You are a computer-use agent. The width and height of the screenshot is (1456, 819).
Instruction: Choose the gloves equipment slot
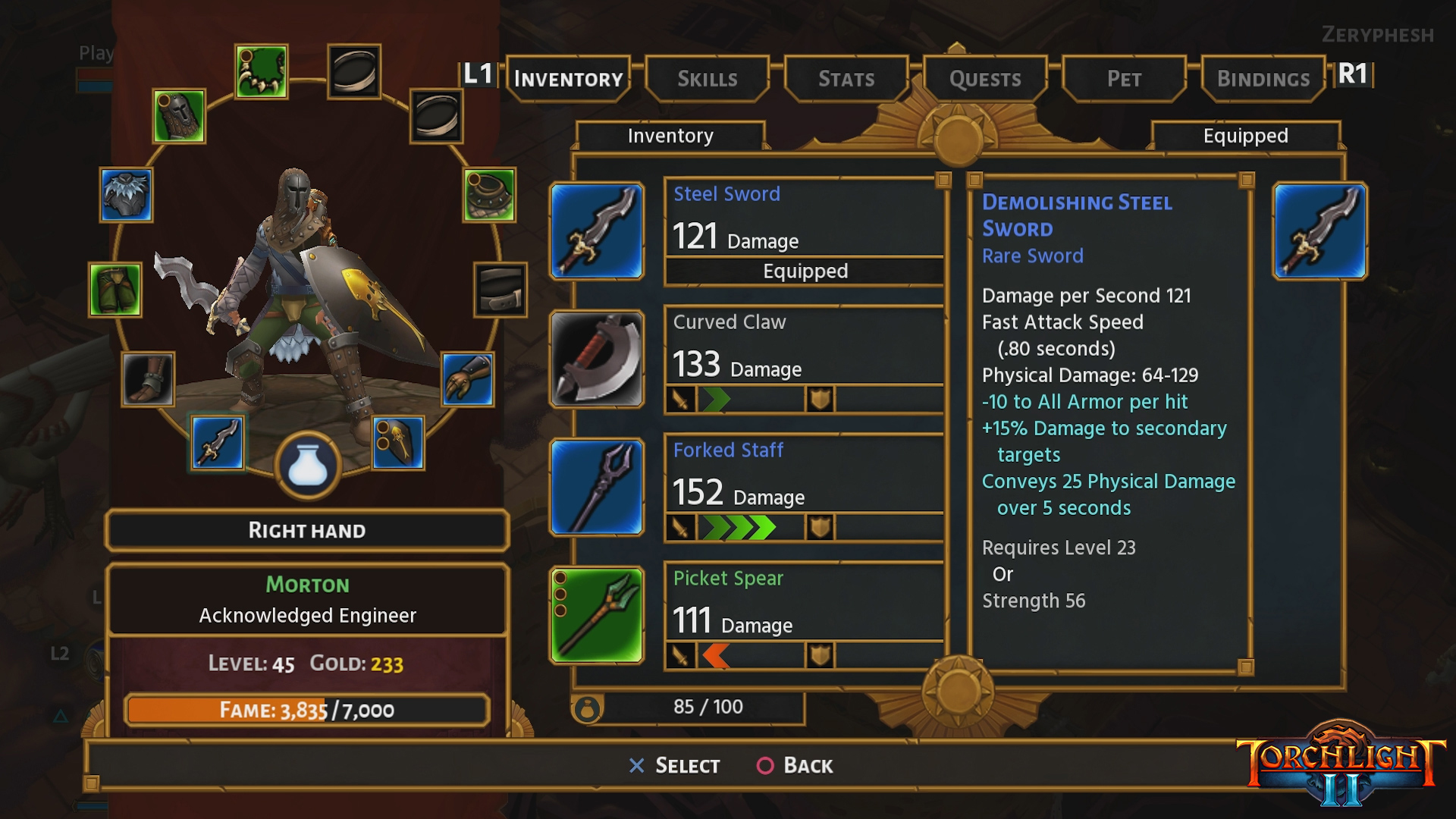(x=467, y=378)
